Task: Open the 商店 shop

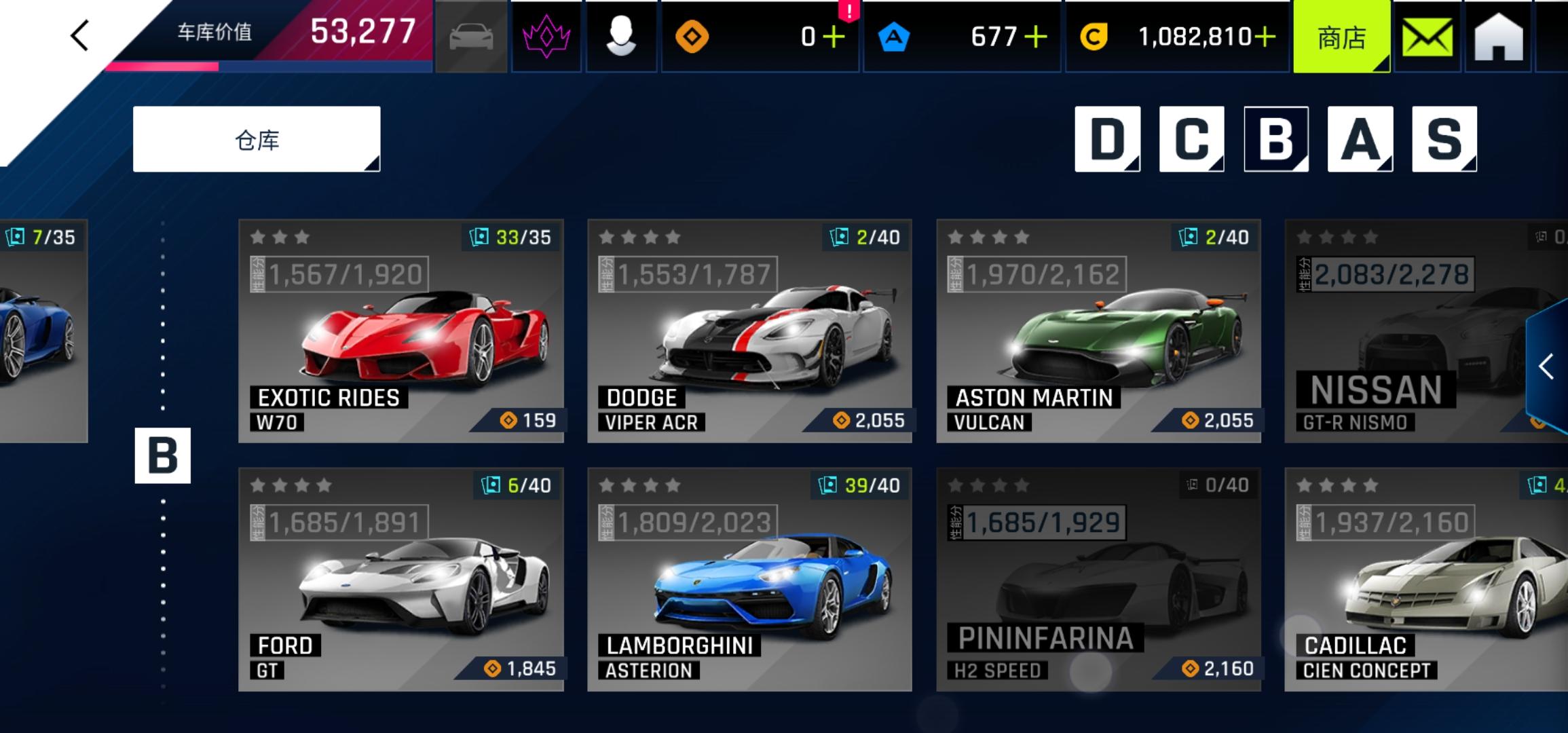Action: click(1341, 37)
